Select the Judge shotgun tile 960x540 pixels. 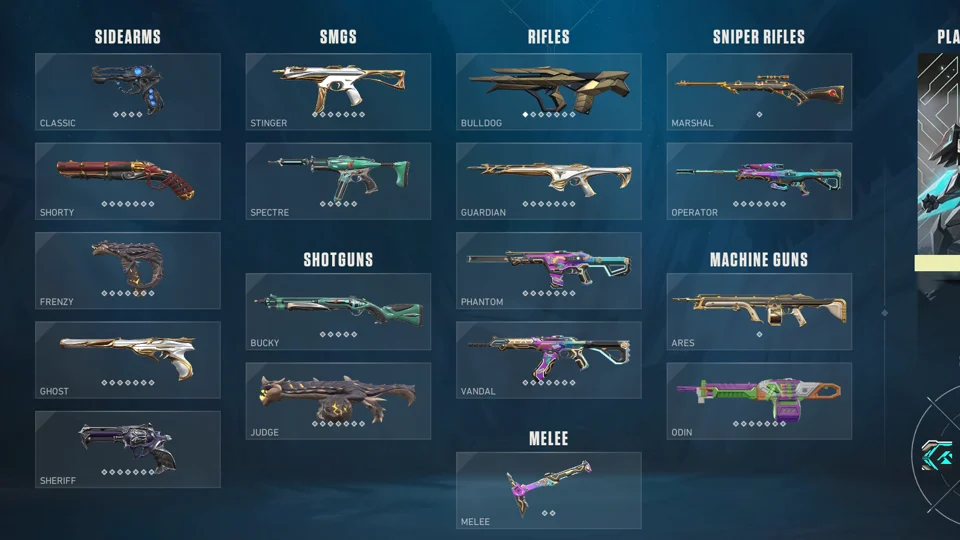(x=338, y=401)
